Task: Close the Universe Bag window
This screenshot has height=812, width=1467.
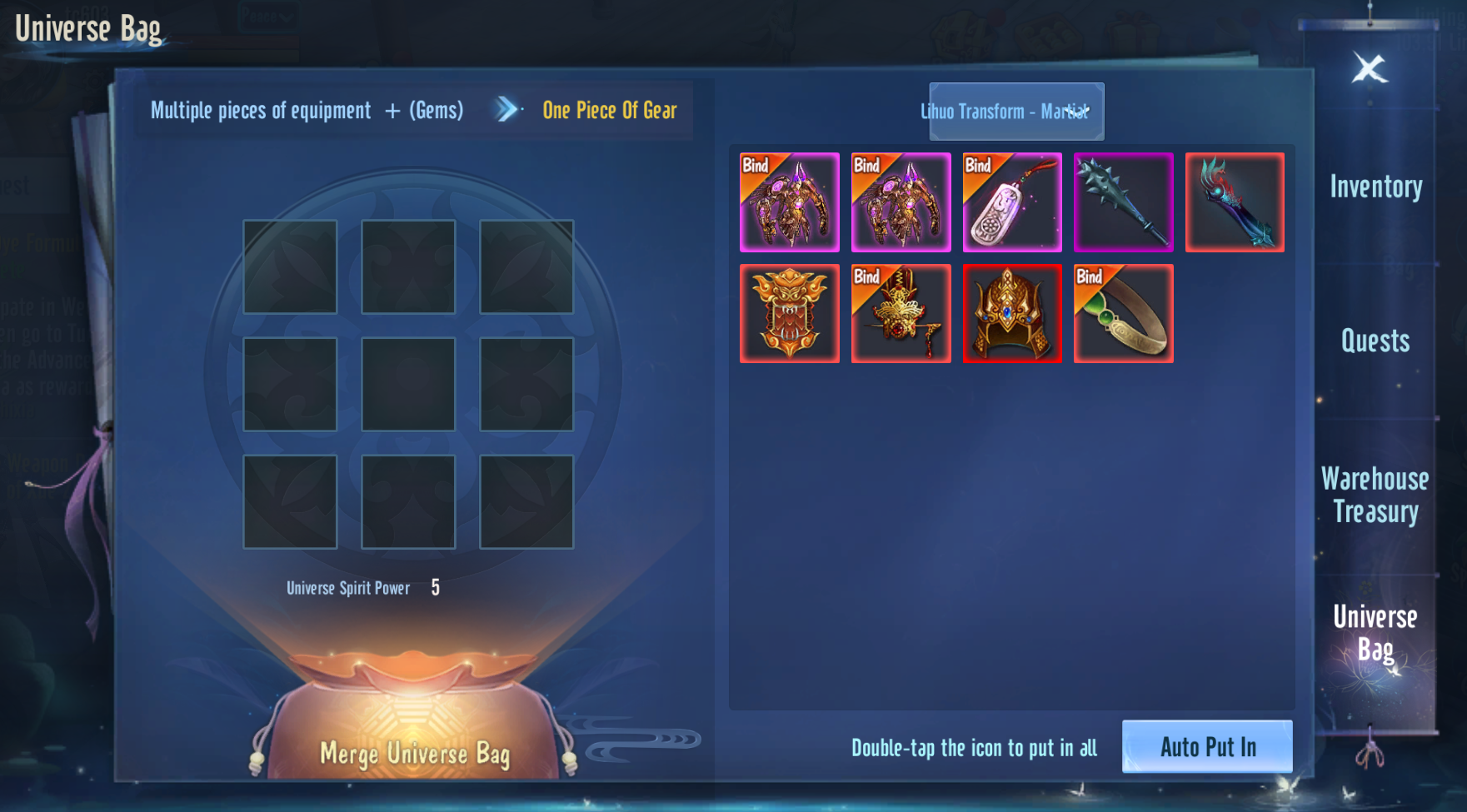Action: pos(1369,68)
